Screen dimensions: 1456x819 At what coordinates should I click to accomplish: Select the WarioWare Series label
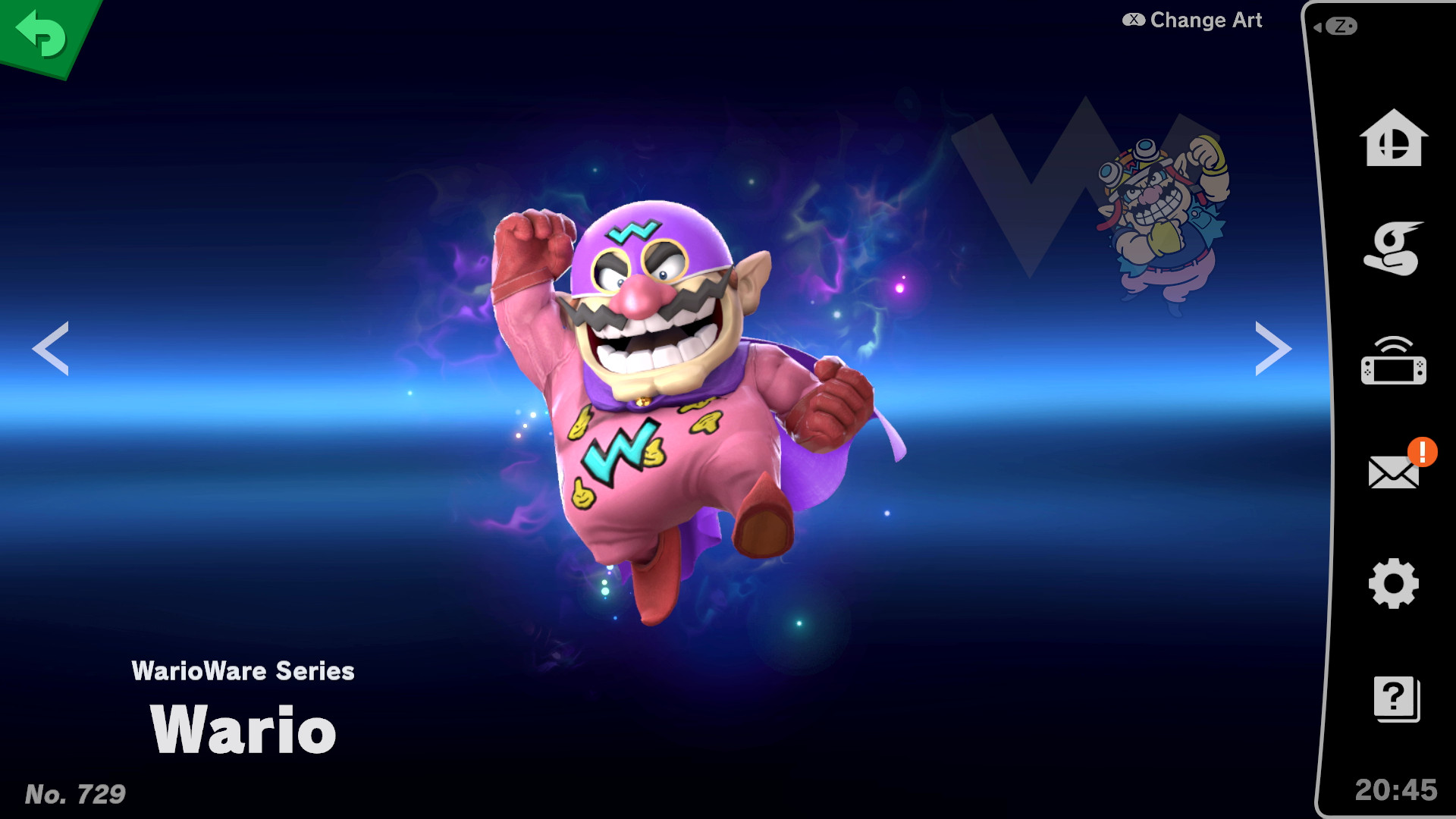pyautogui.click(x=244, y=670)
